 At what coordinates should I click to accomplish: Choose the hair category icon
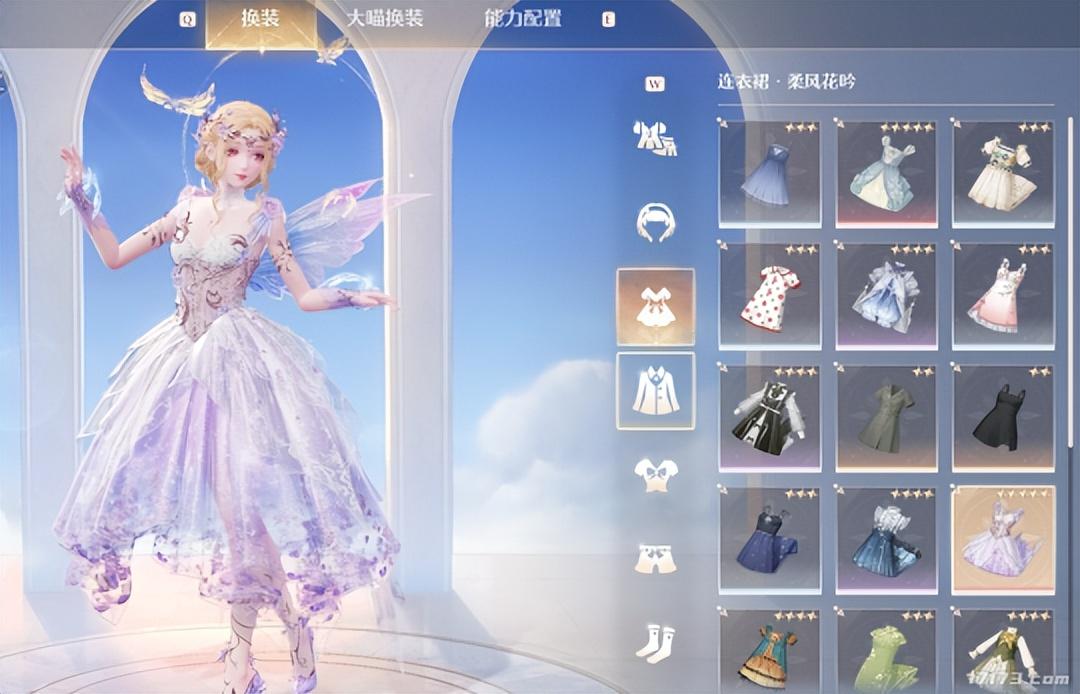[655, 221]
